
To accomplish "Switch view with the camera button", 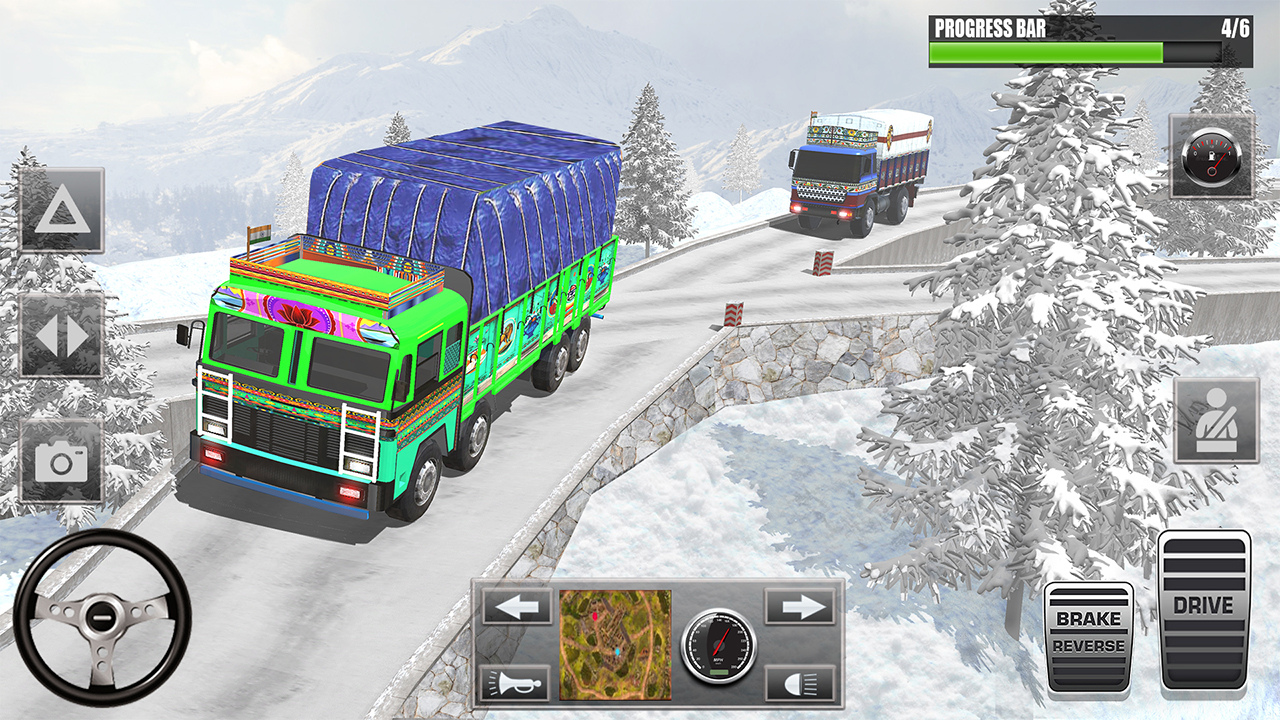I will coord(62,461).
